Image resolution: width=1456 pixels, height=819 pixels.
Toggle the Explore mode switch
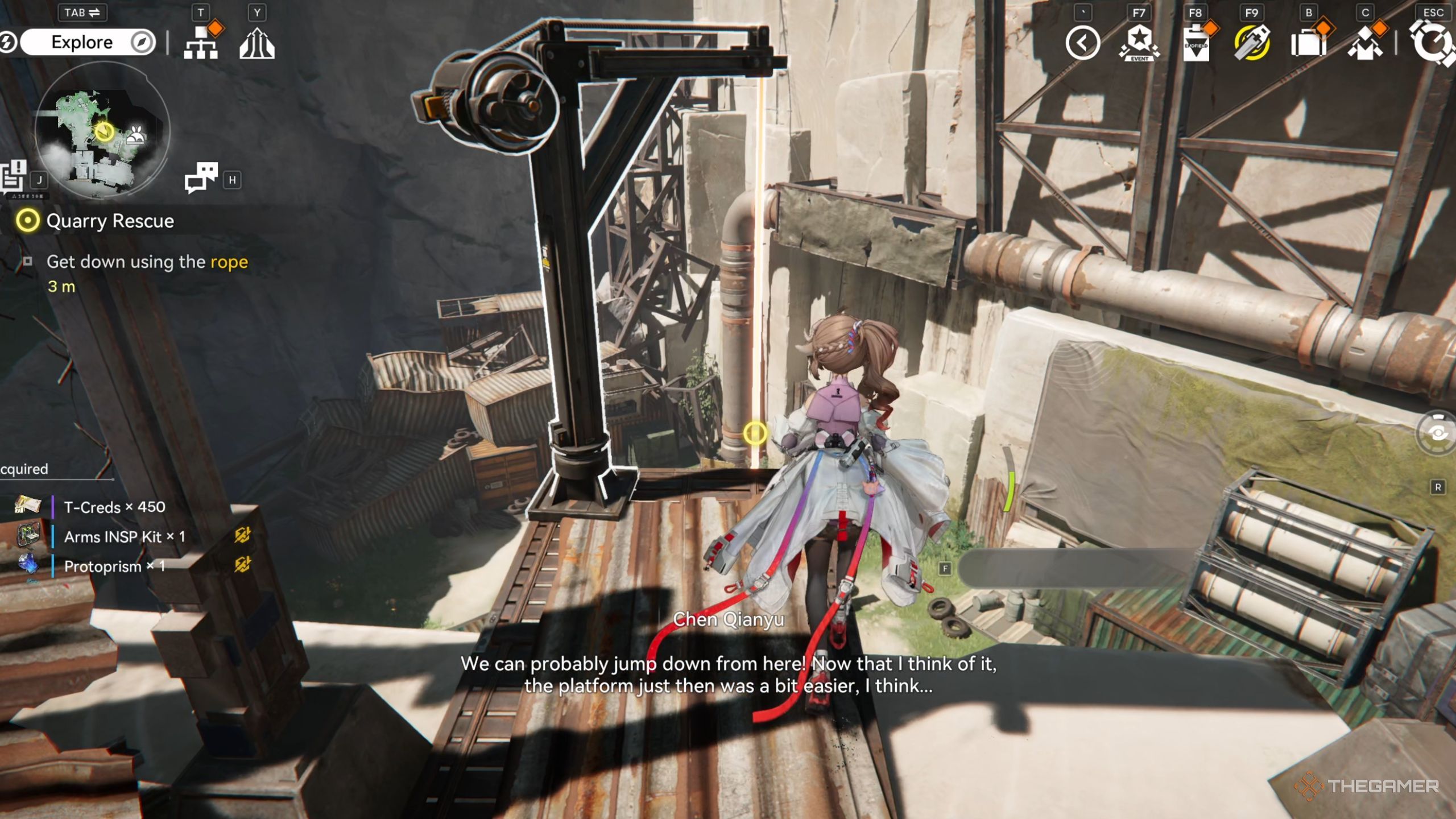pos(86,42)
